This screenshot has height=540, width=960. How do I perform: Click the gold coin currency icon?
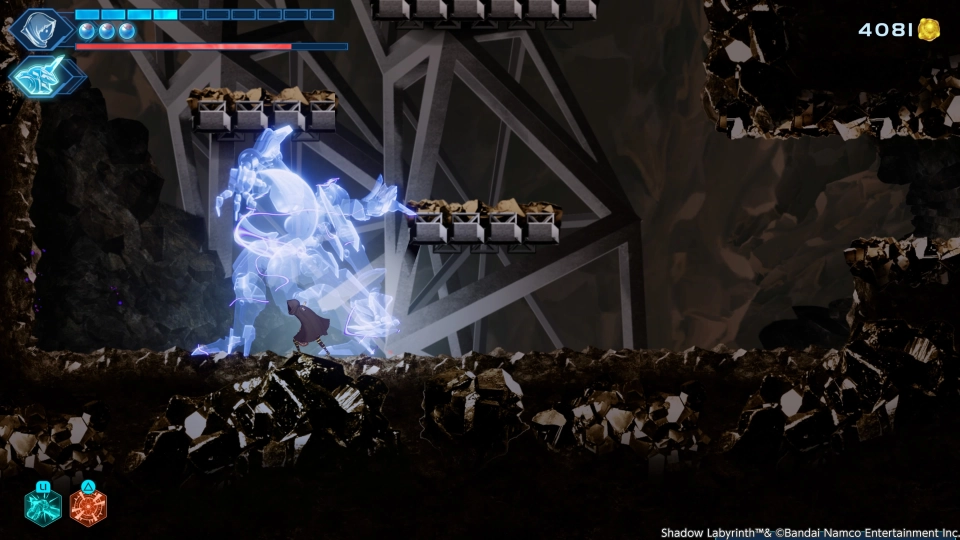click(x=929, y=30)
